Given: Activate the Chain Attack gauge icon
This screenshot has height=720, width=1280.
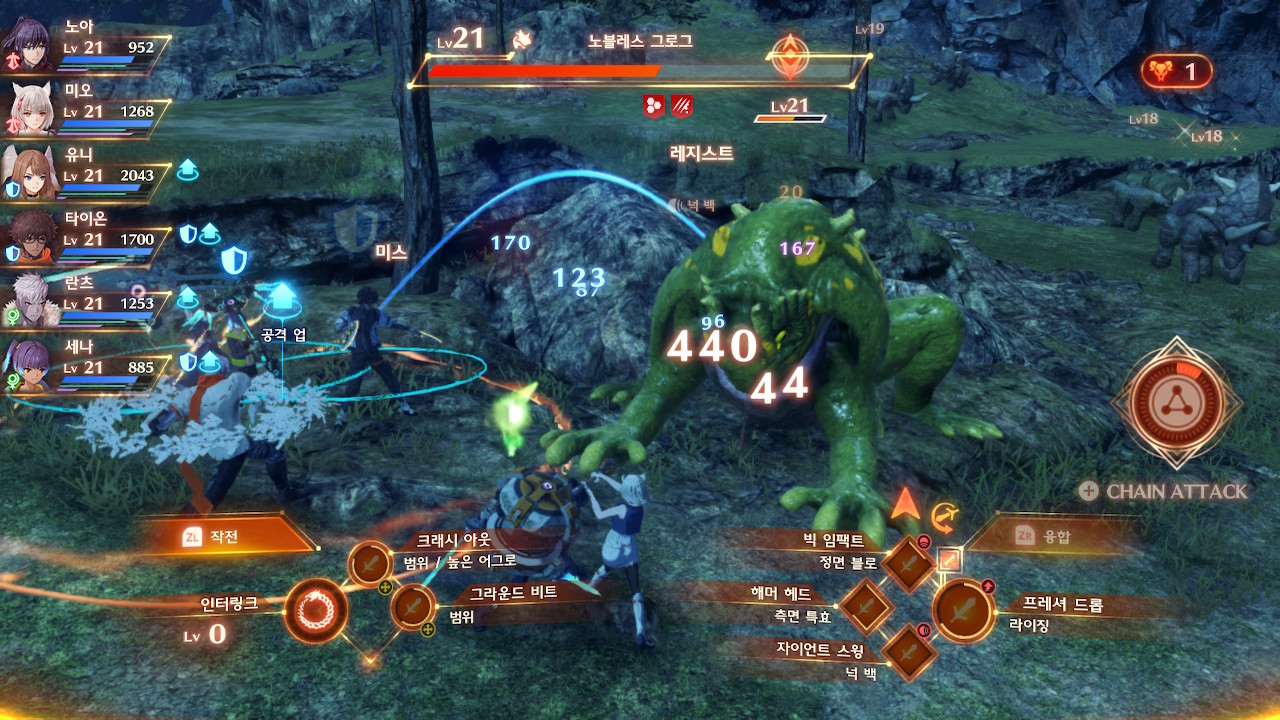Looking at the screenshot, I should click(x=1176, y=402).
